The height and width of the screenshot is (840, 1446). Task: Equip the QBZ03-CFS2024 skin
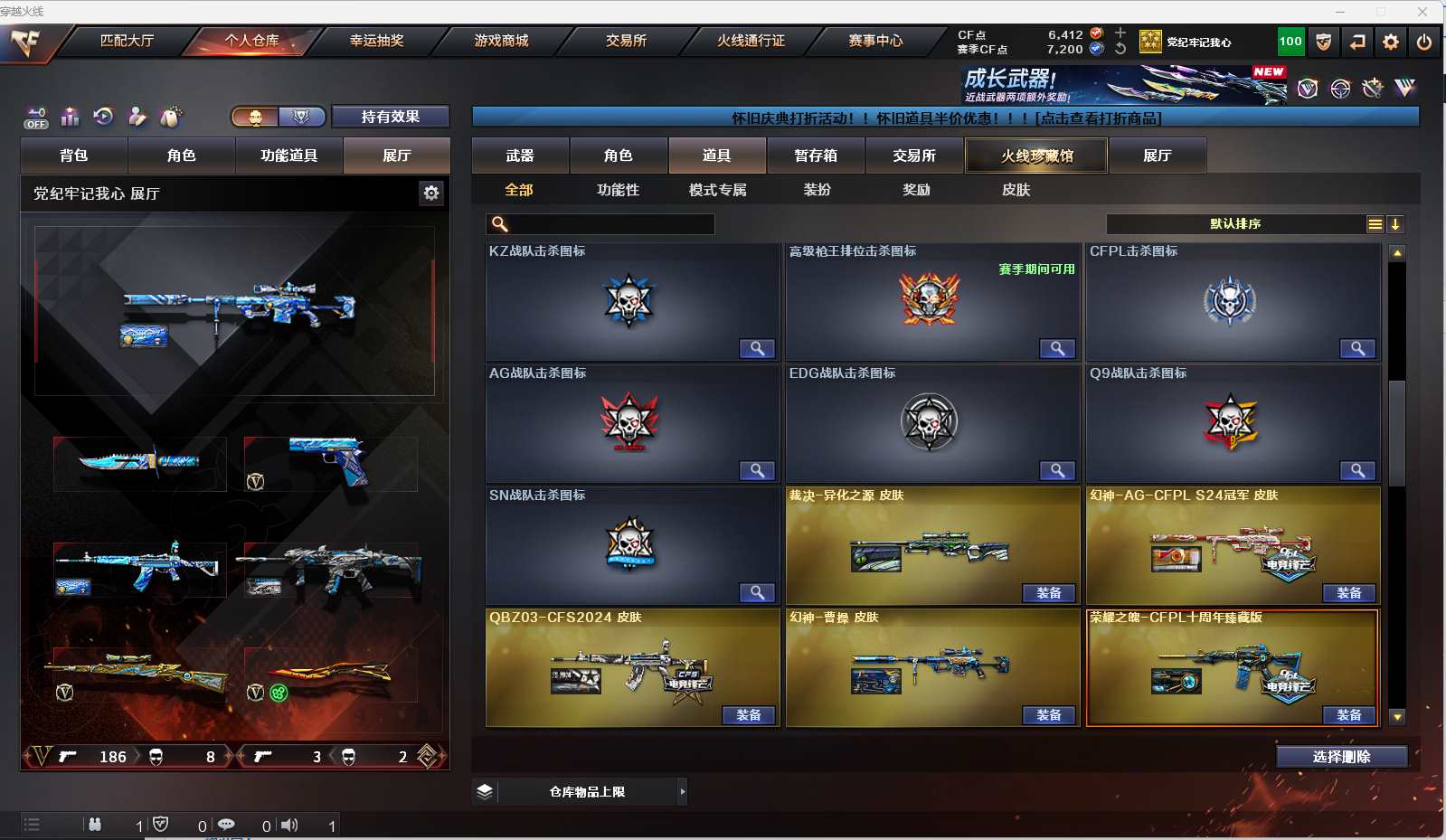748,715
